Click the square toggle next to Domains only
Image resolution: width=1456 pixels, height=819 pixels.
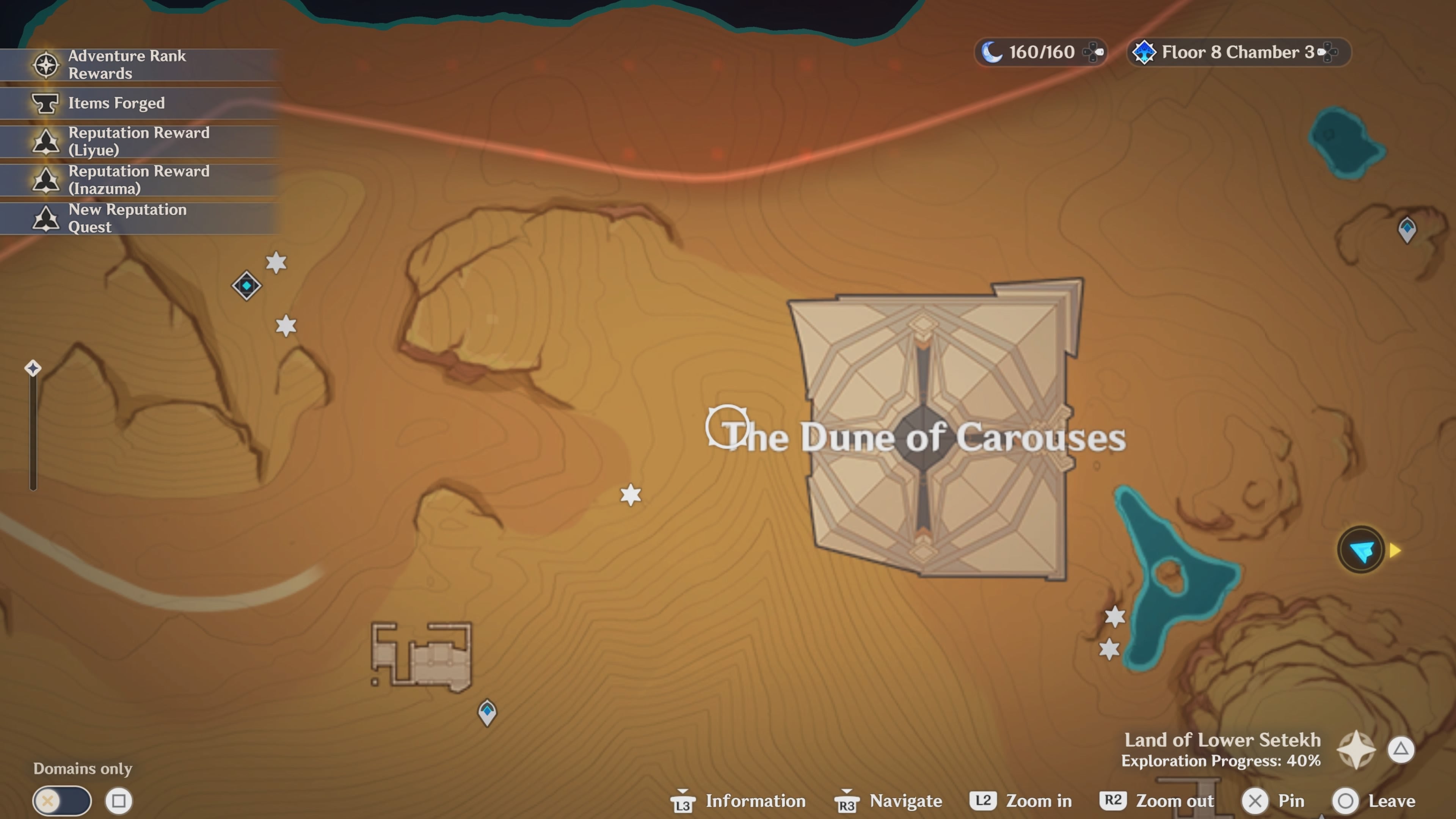[x=119, y=800]
